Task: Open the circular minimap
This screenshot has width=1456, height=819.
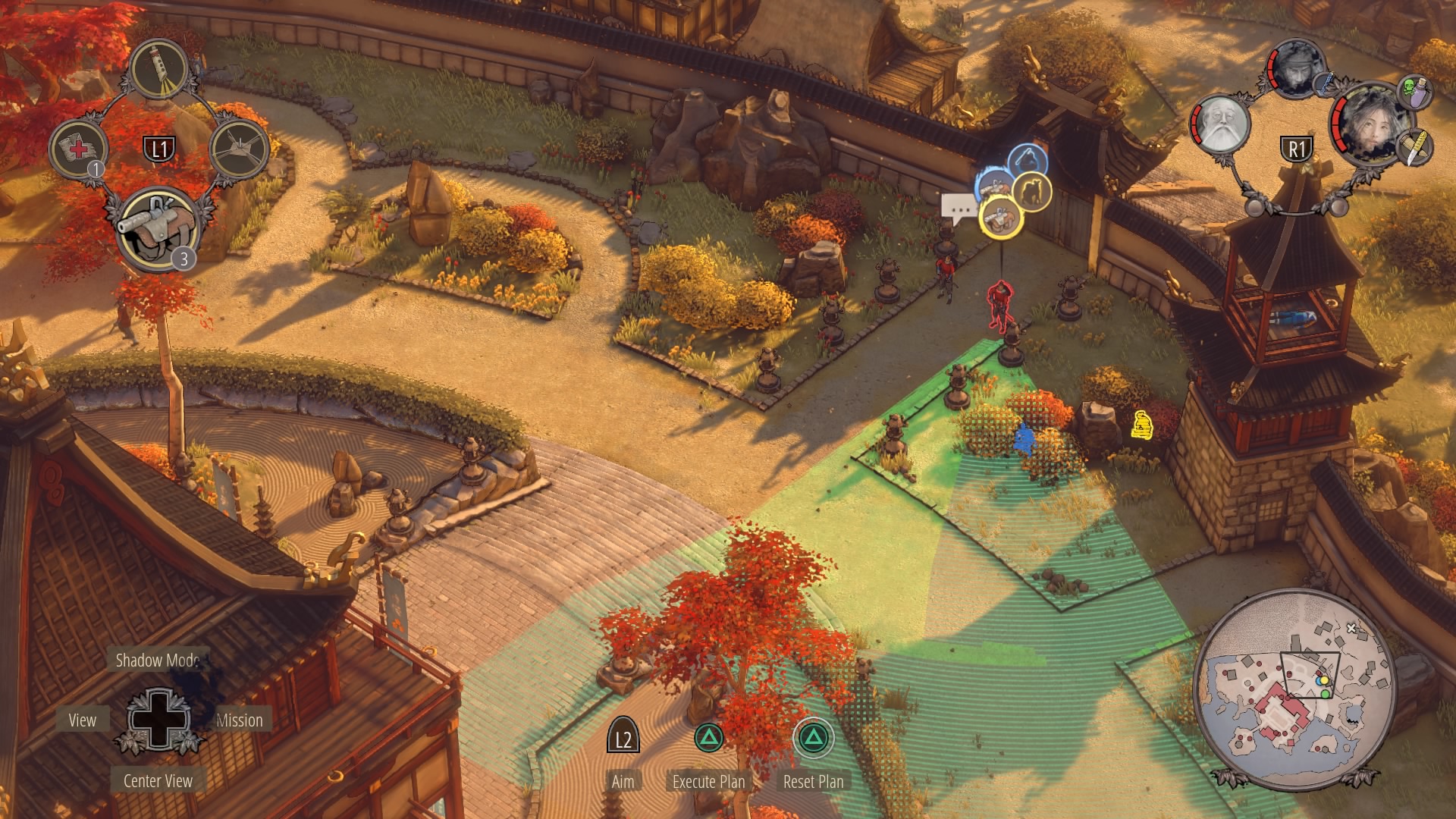Action: point(1294,686)
